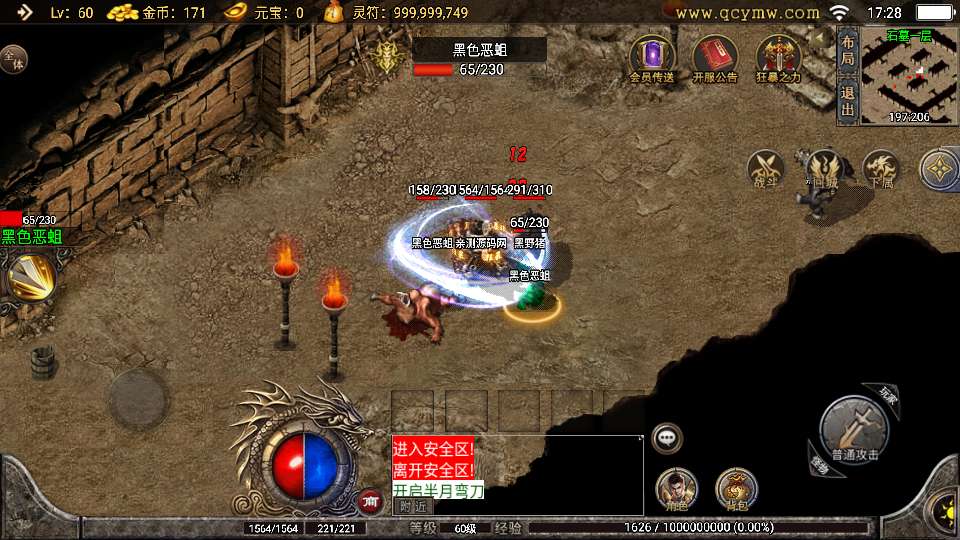
Task: Go to the 下层 next floor button
Action: (881, 169)
